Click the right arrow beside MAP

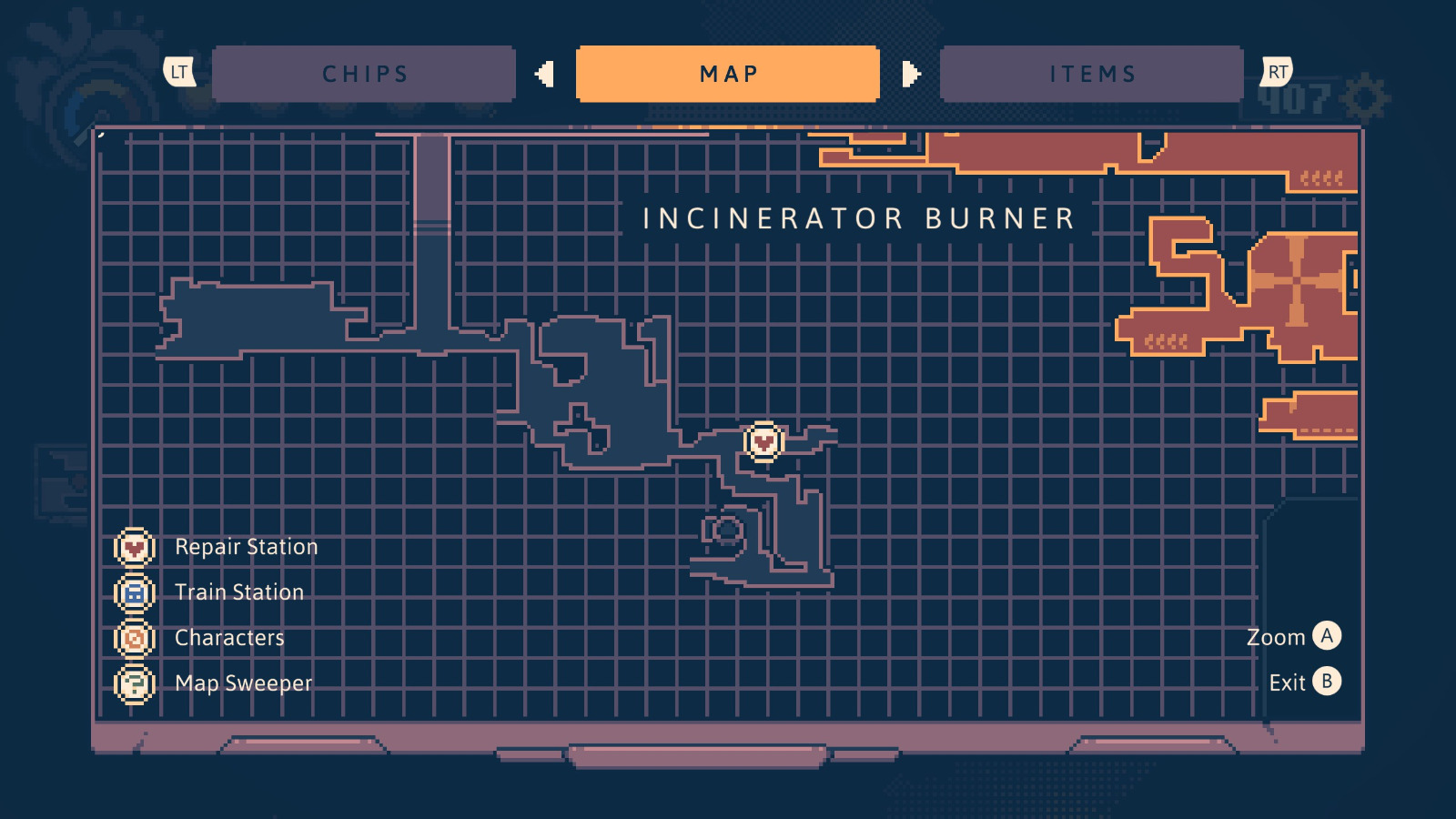pyautogui.click(x=910, y=74)
